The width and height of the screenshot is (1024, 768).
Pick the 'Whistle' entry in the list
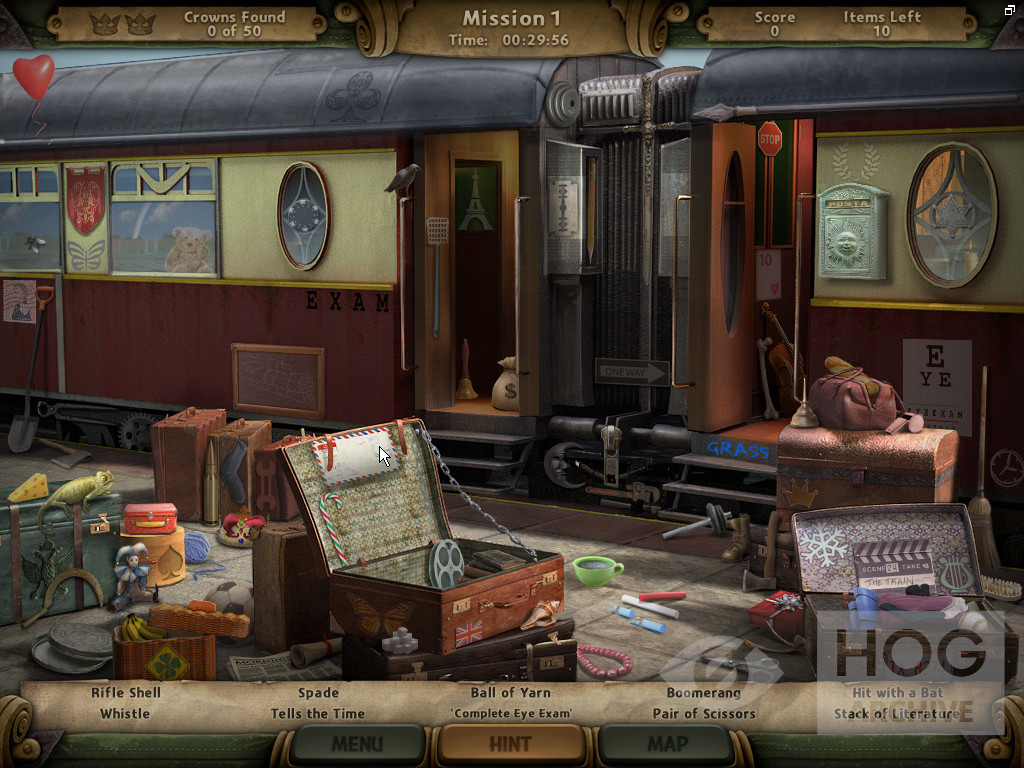click(x=125, y=714)
